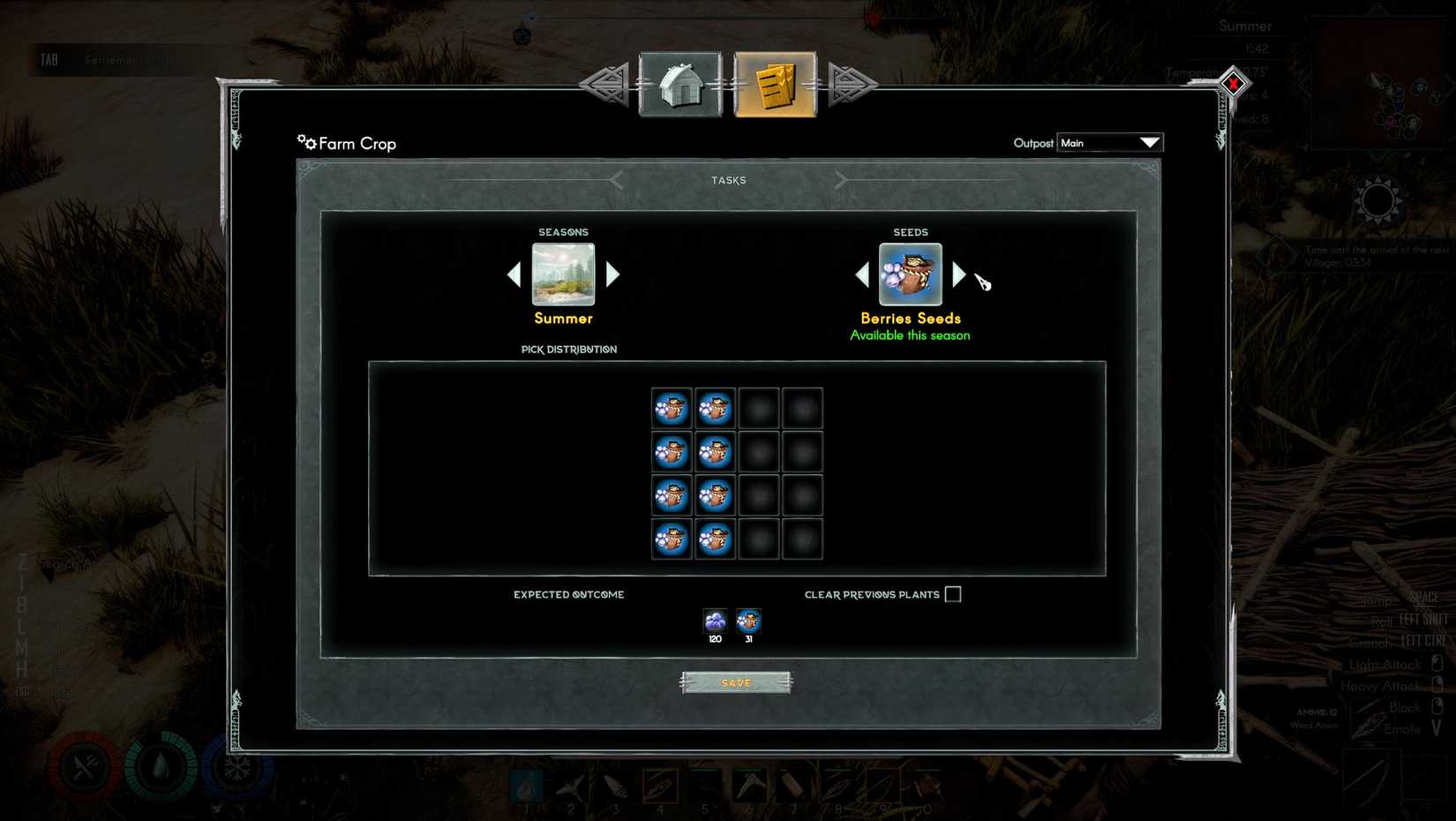The width and height of the screenshot is (1456, 821).
Task: Enable the Clear Previous Plants checkbox
Action: 952,594
